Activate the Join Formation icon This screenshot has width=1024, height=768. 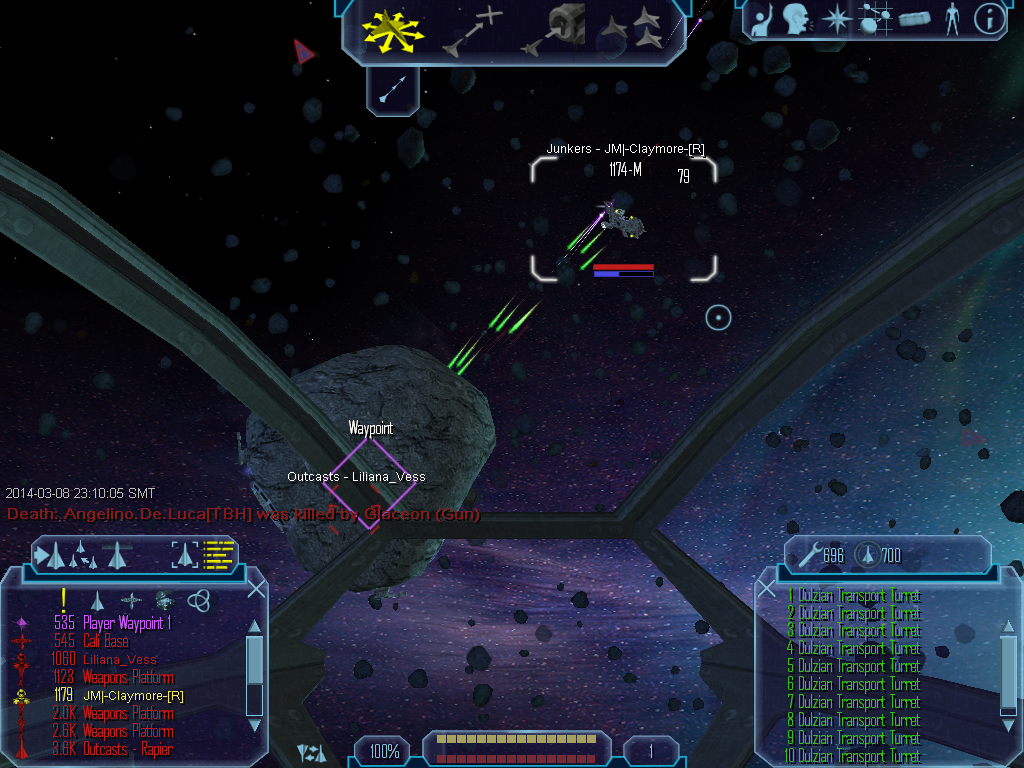pyautogui.click(x=637, y=30)
